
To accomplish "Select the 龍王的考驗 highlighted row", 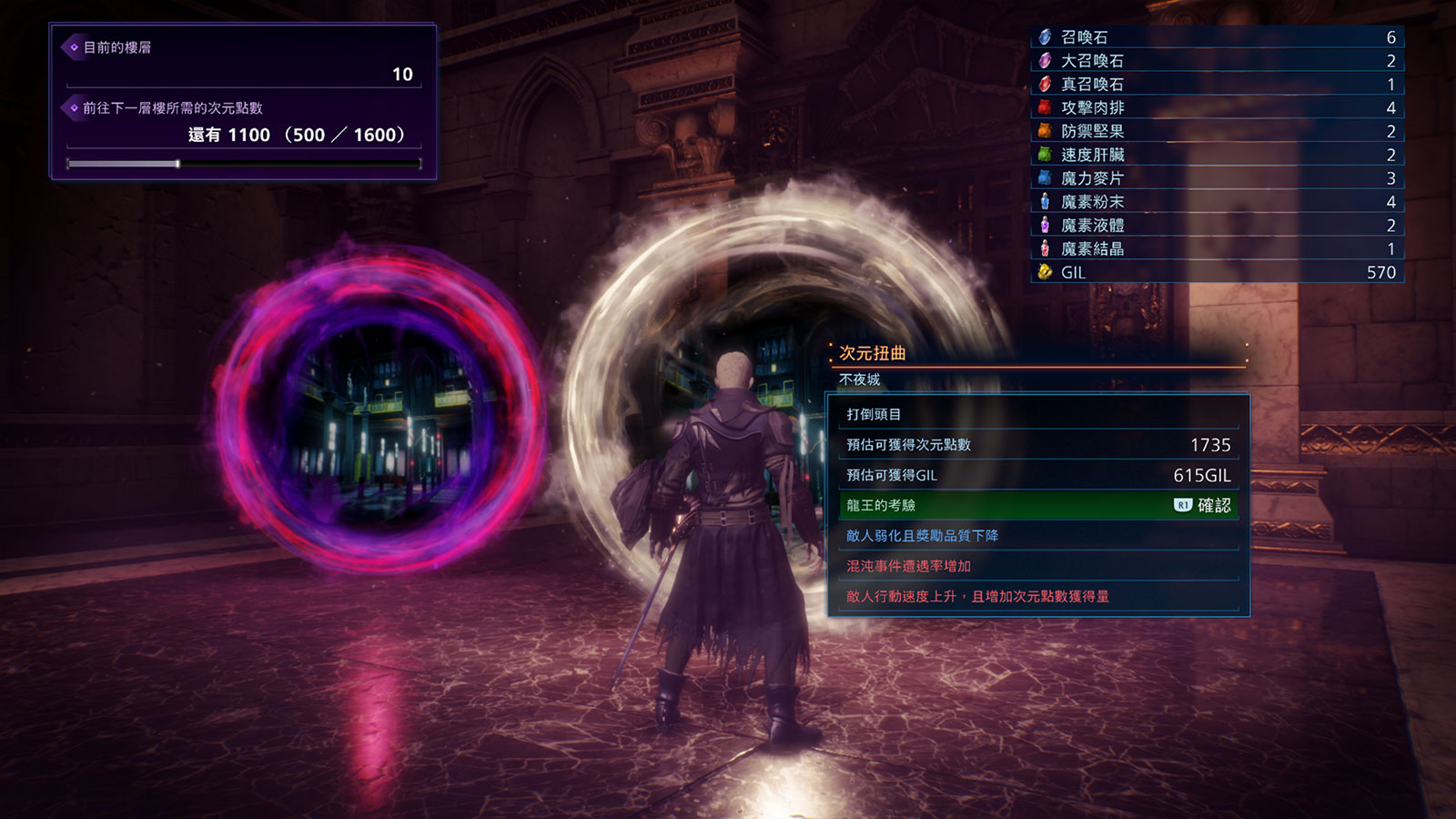I will pos(1037,505).
